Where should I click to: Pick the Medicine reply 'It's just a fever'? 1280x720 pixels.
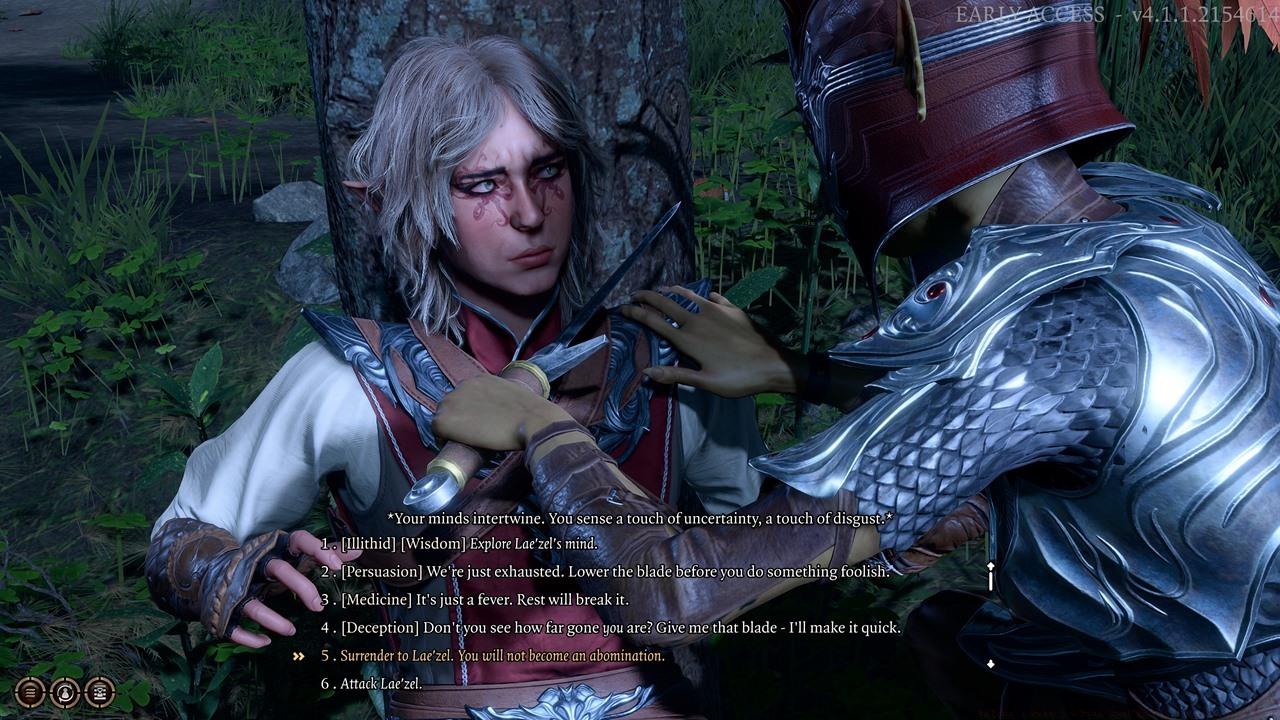[484, 600]
